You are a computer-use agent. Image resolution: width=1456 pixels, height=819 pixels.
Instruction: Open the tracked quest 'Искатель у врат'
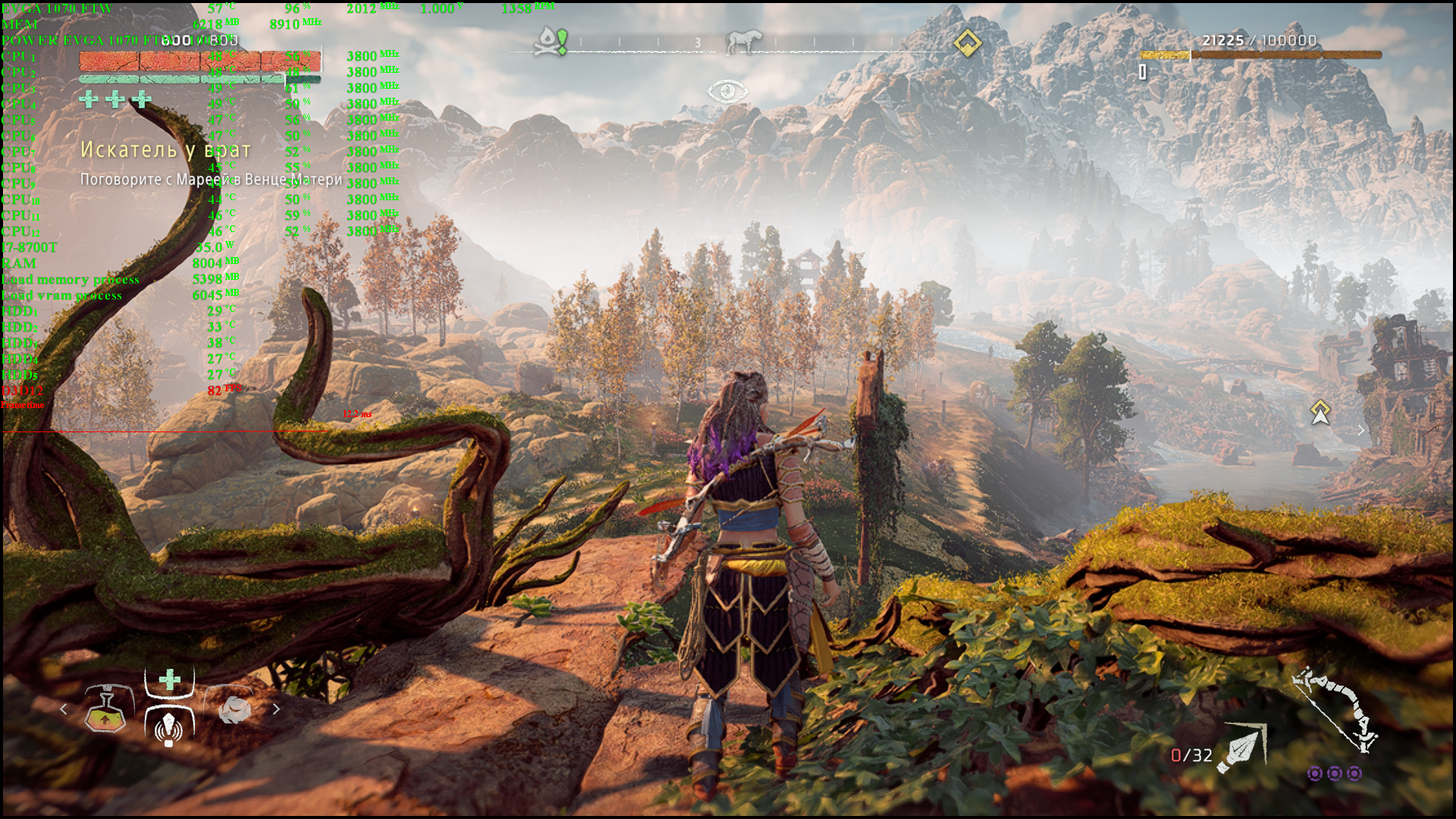coord(165,150)
